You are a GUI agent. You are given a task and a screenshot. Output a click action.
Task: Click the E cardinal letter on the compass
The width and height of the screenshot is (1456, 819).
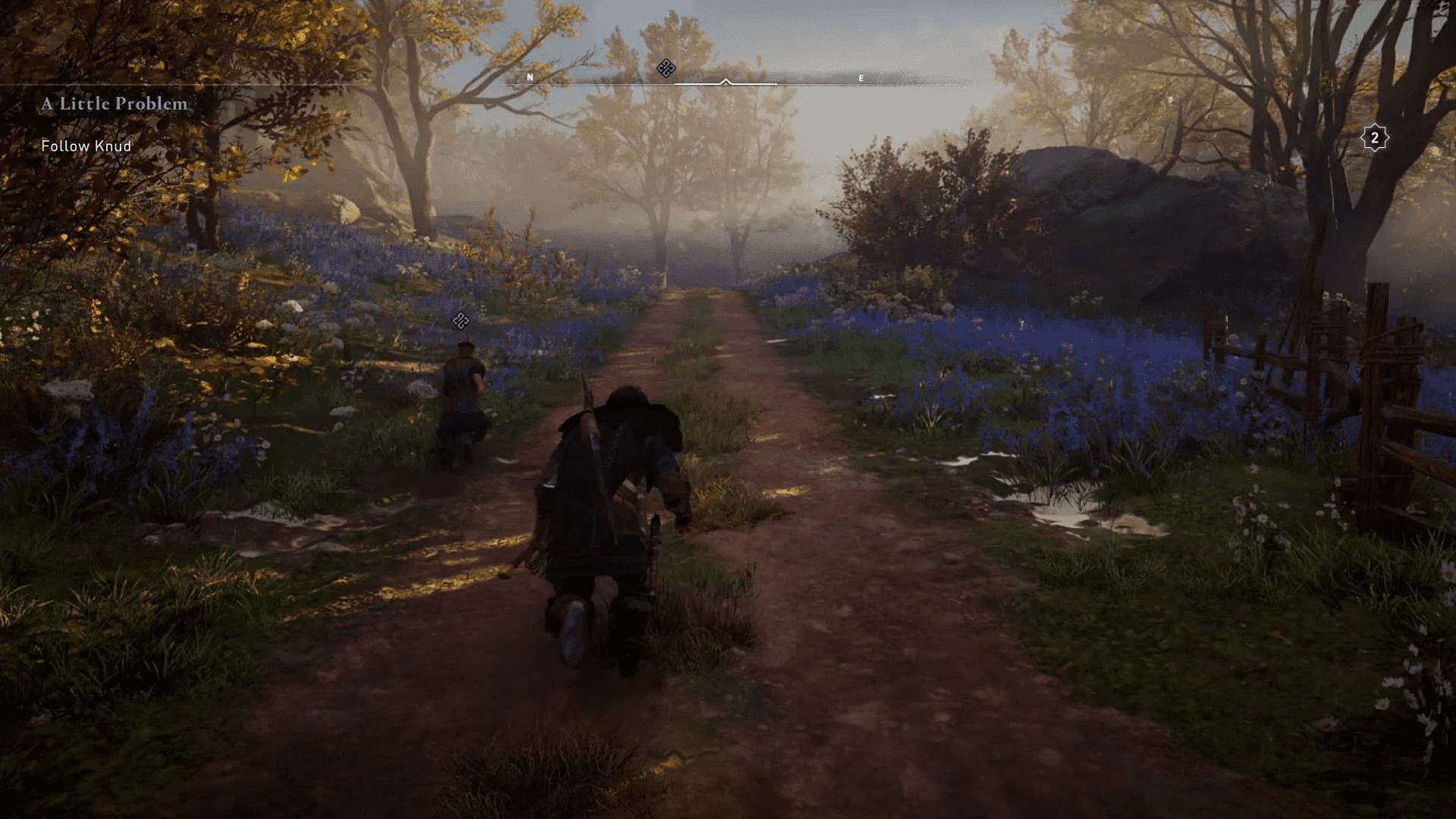tap(861, 77)
